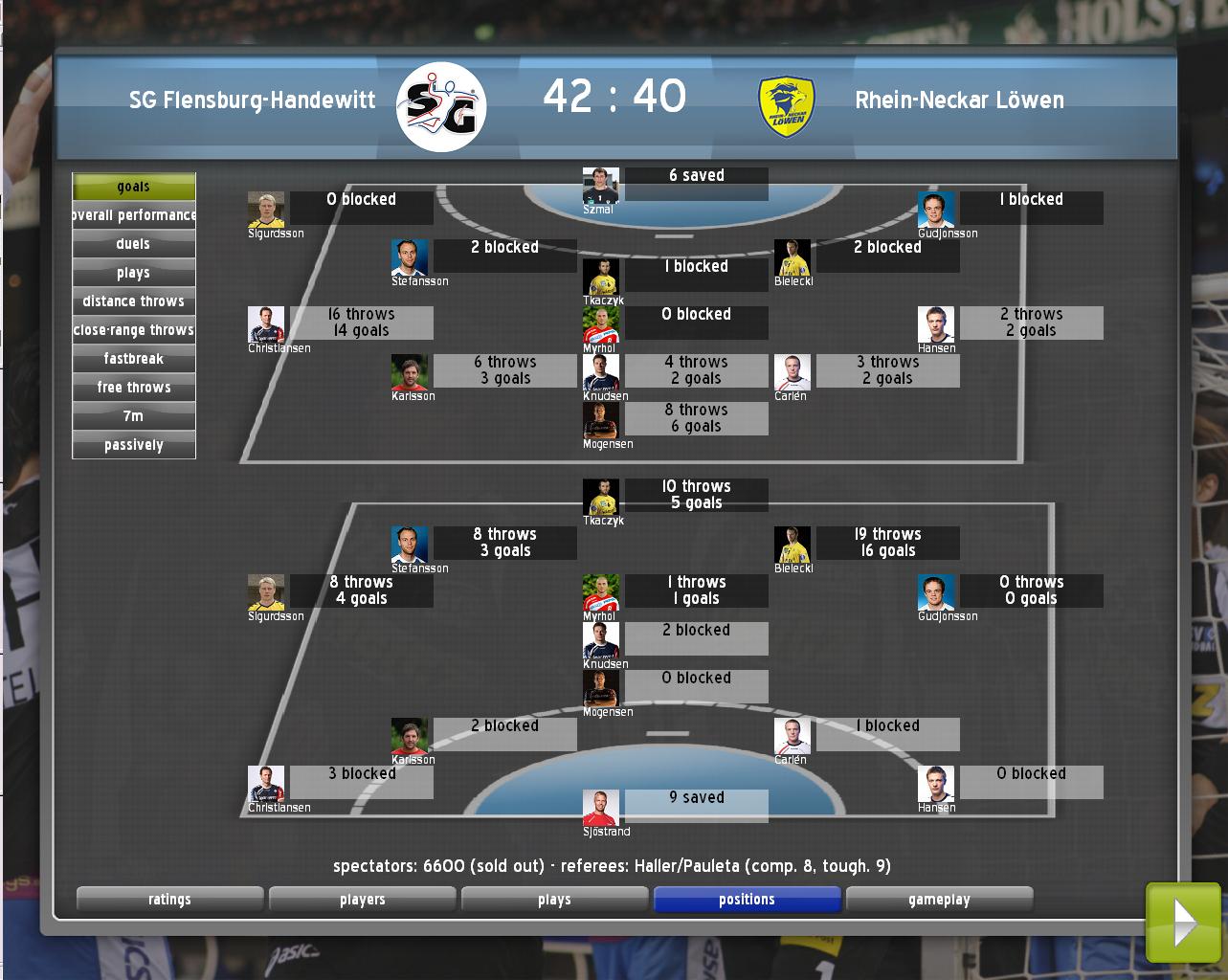Click the green continue arrow button
The width and height of the screenshot is (1228, 980).
[x=1183, y=923]
